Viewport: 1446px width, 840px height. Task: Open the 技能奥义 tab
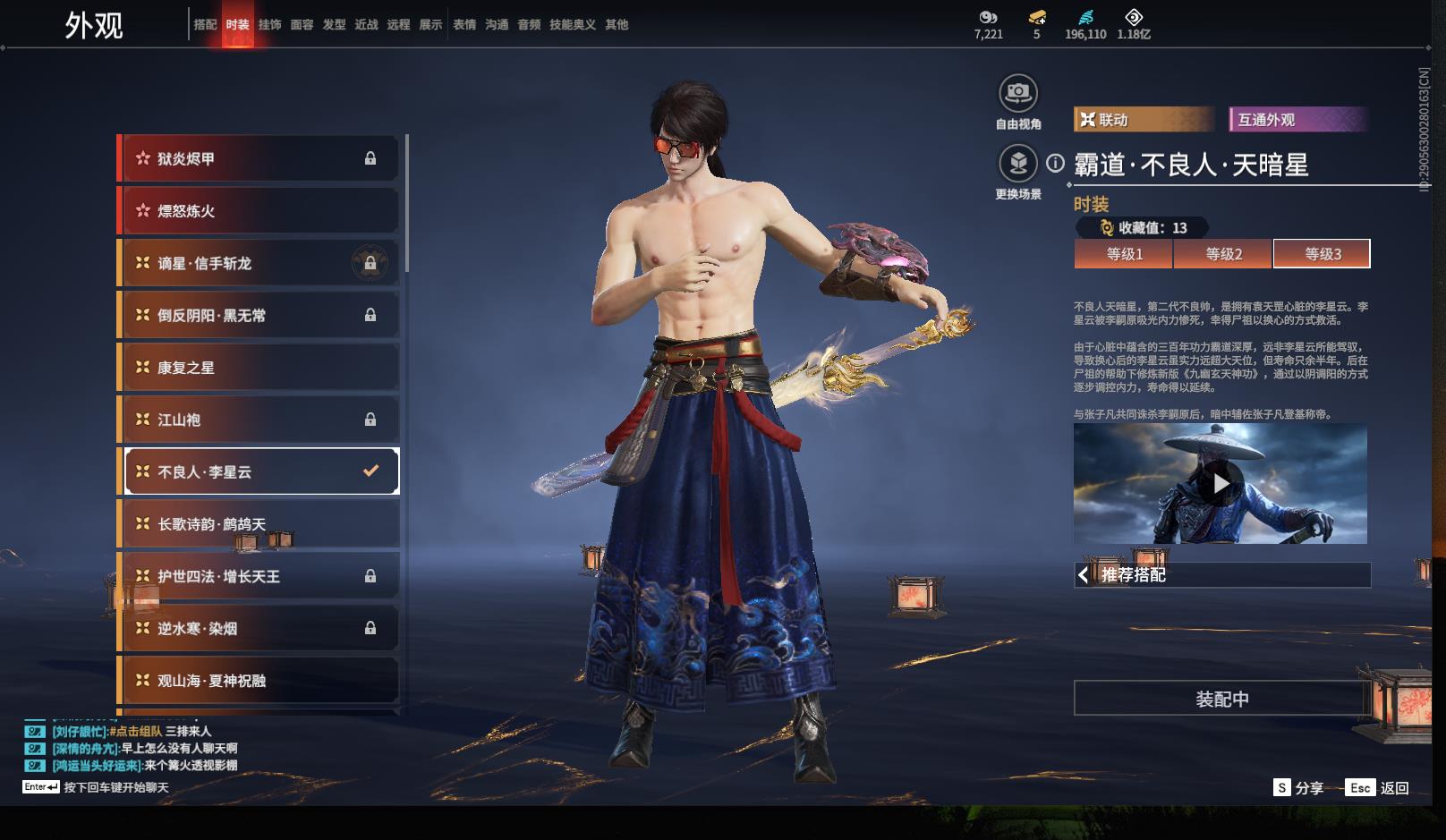[572, 24]
